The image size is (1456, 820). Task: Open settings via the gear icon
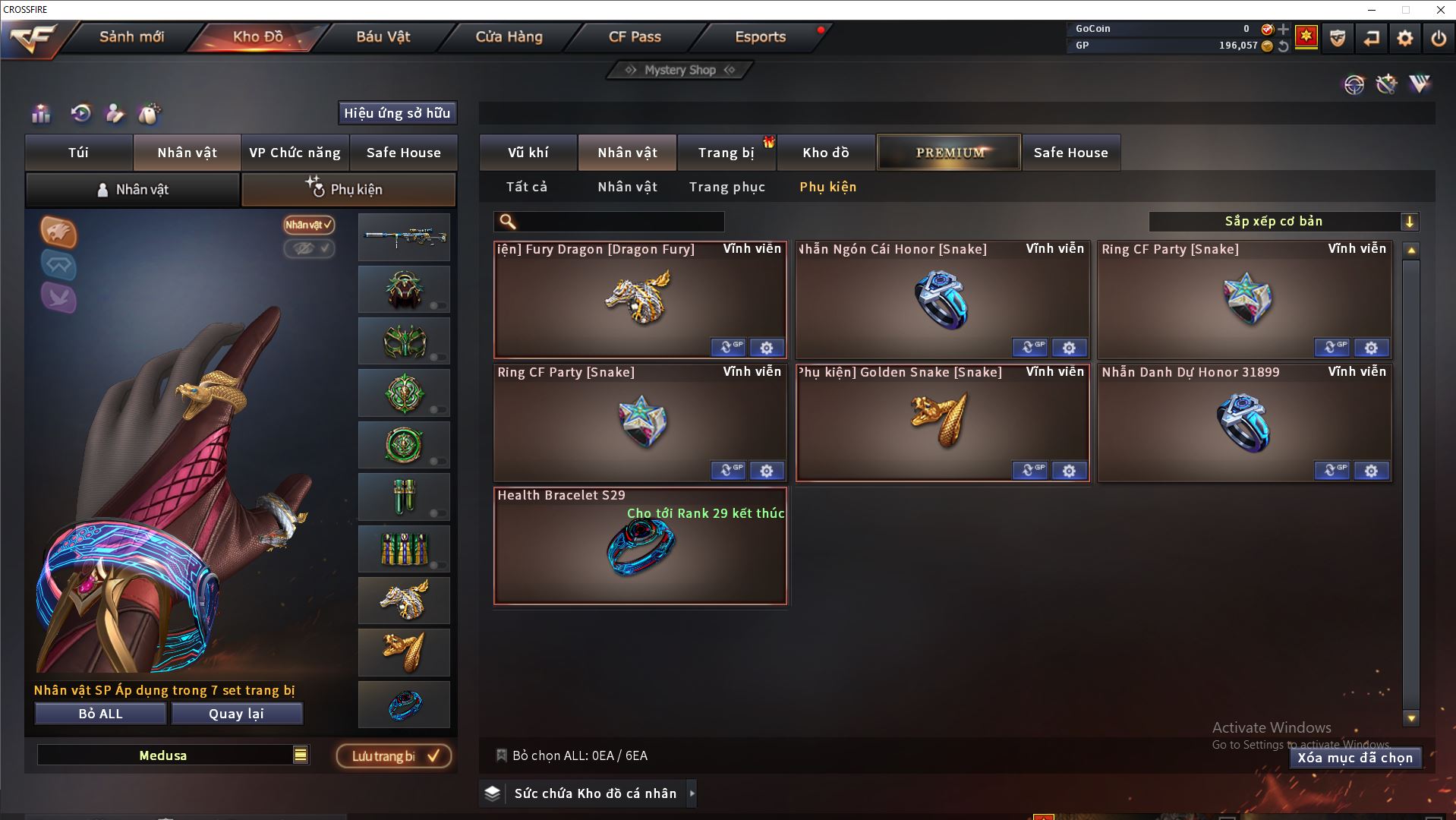1404,38
